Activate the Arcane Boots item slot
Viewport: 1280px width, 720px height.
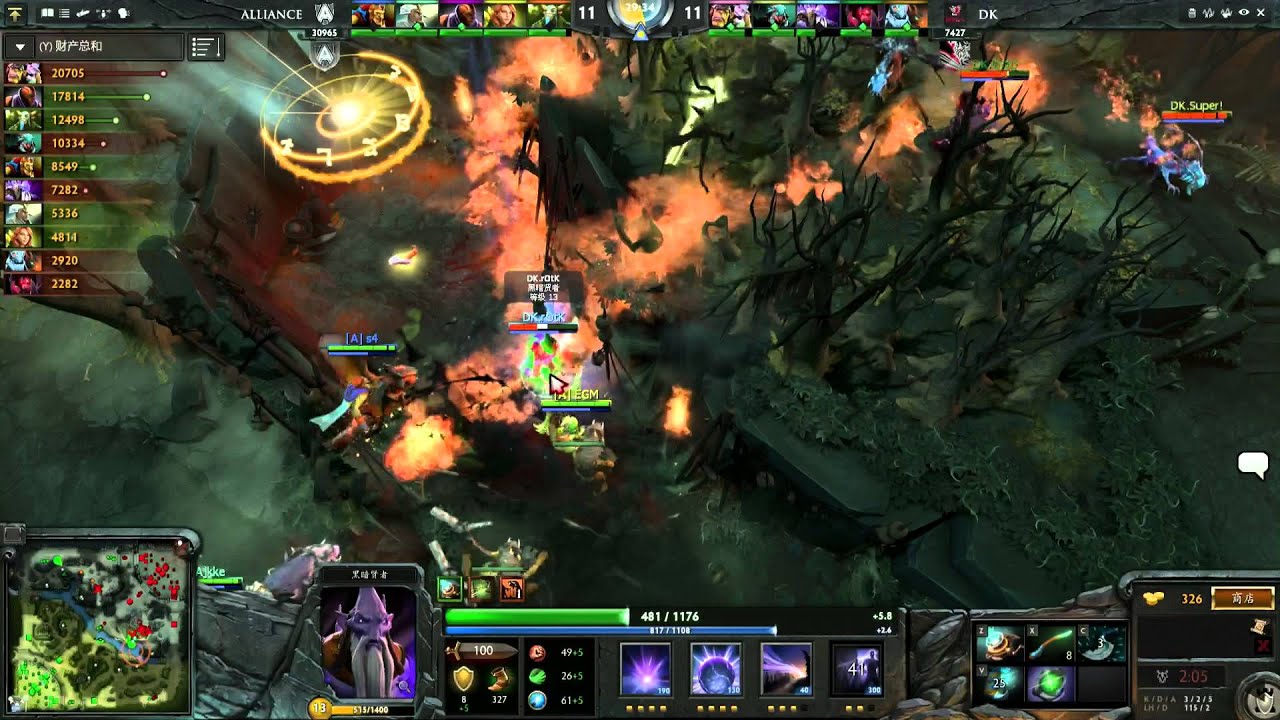(1000, 644)
